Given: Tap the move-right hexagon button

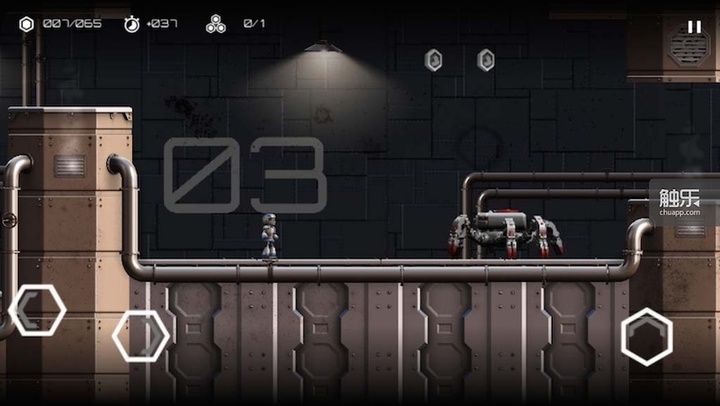Looking at the screenshot, I should (140, 336).
